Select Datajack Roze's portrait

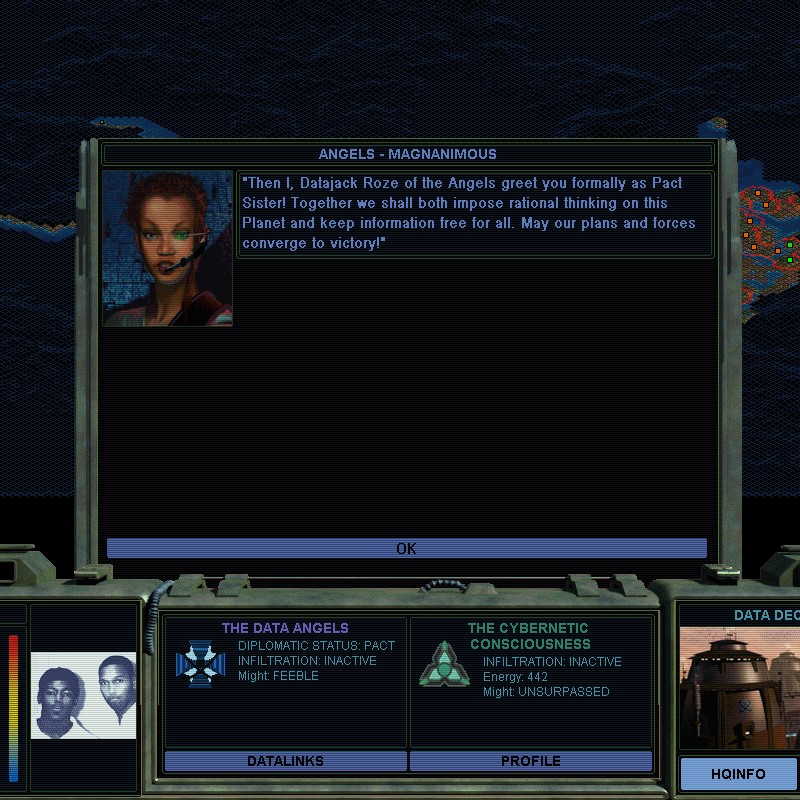(x=168, y=248)
